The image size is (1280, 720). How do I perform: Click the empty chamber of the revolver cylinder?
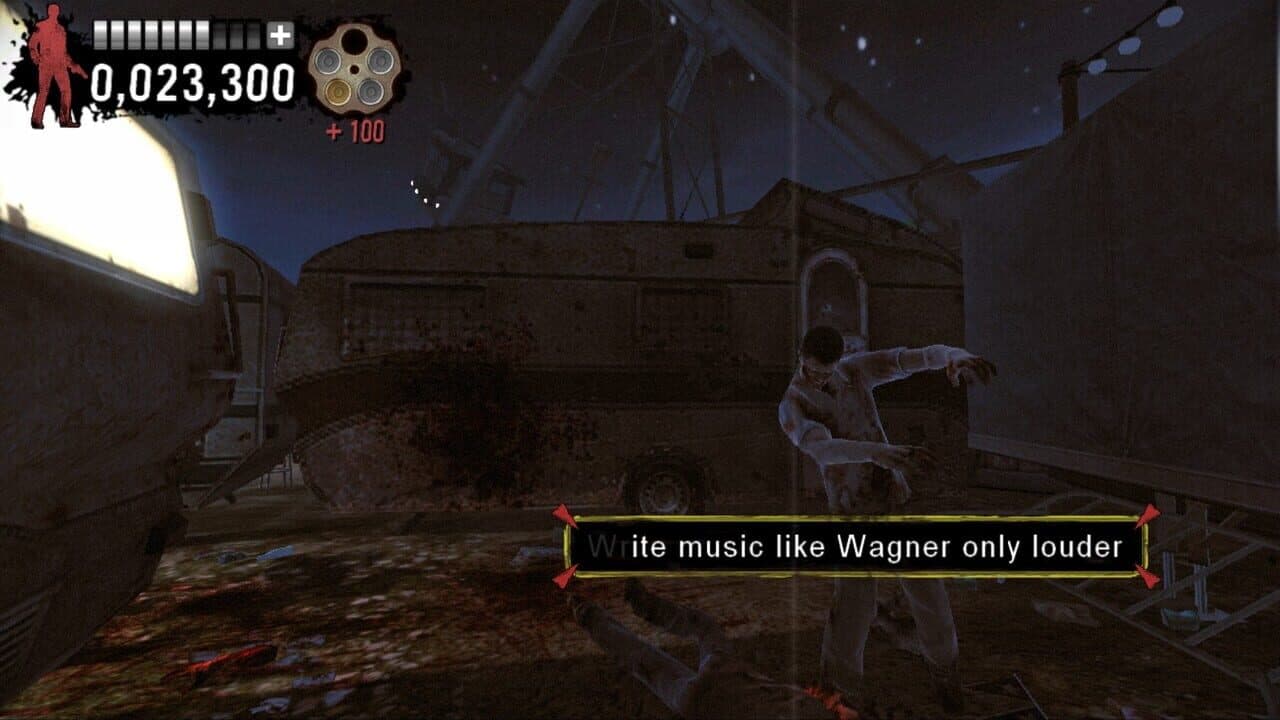356,40
